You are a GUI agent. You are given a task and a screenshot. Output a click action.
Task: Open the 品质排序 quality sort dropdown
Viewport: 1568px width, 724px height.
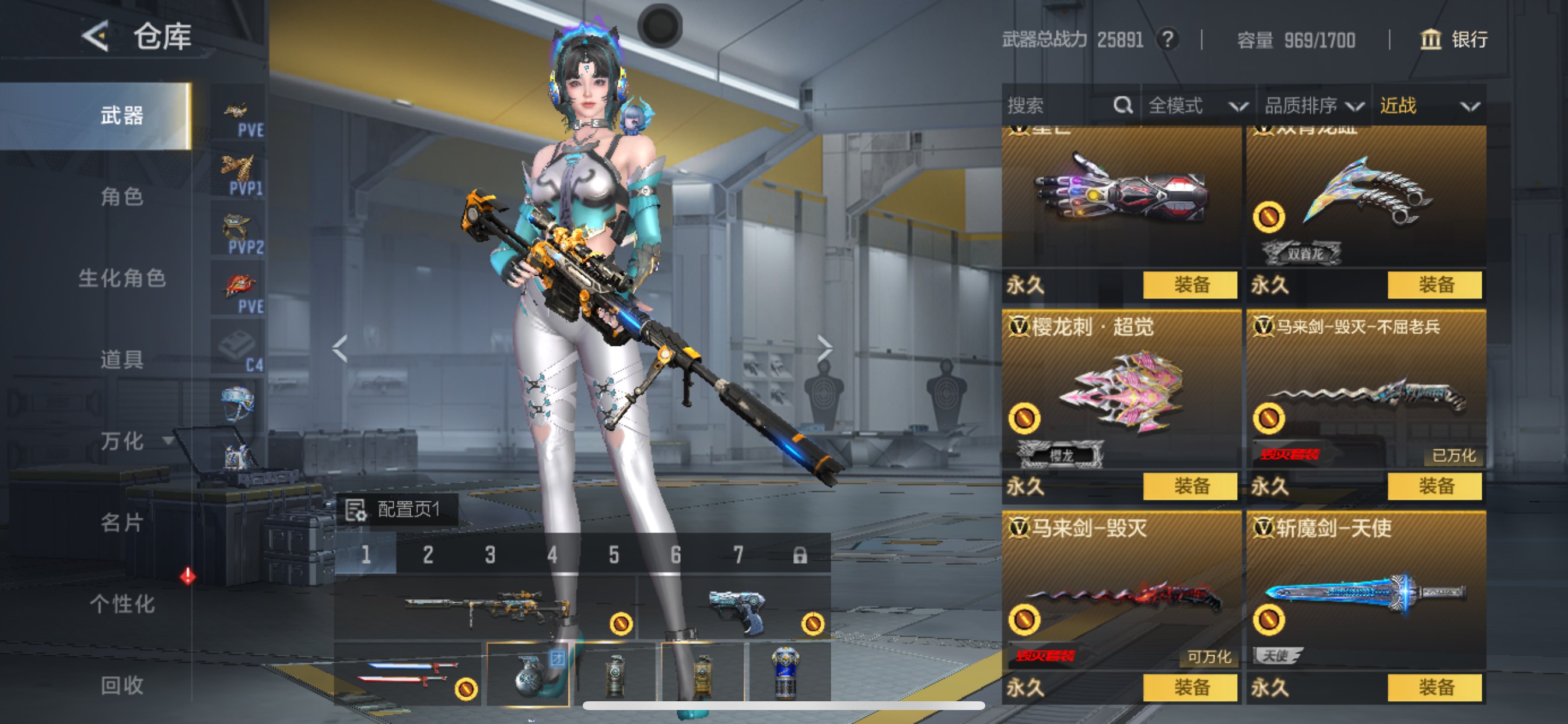1310,105
